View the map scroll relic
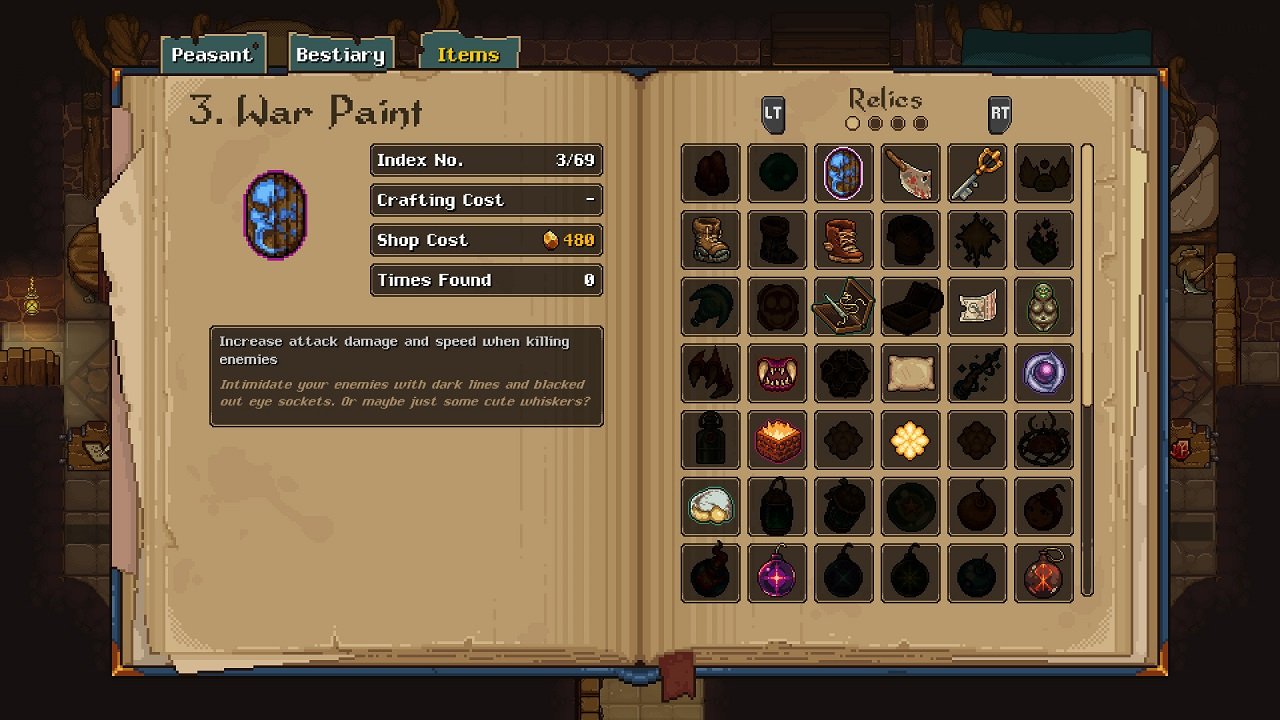 pyautogui.click(x=977, y=307)
